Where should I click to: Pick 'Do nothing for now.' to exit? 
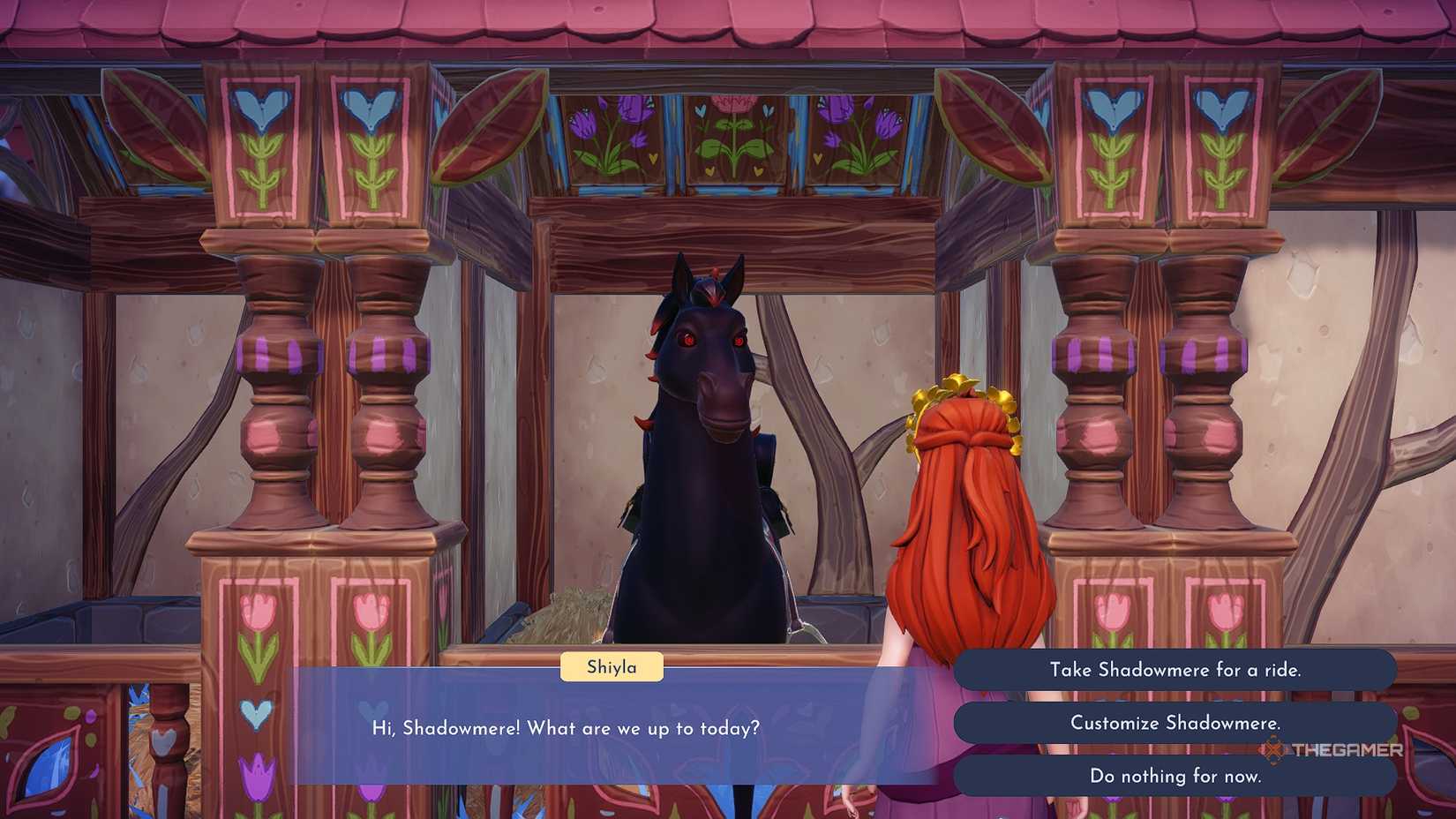[x=1177, y=777]
